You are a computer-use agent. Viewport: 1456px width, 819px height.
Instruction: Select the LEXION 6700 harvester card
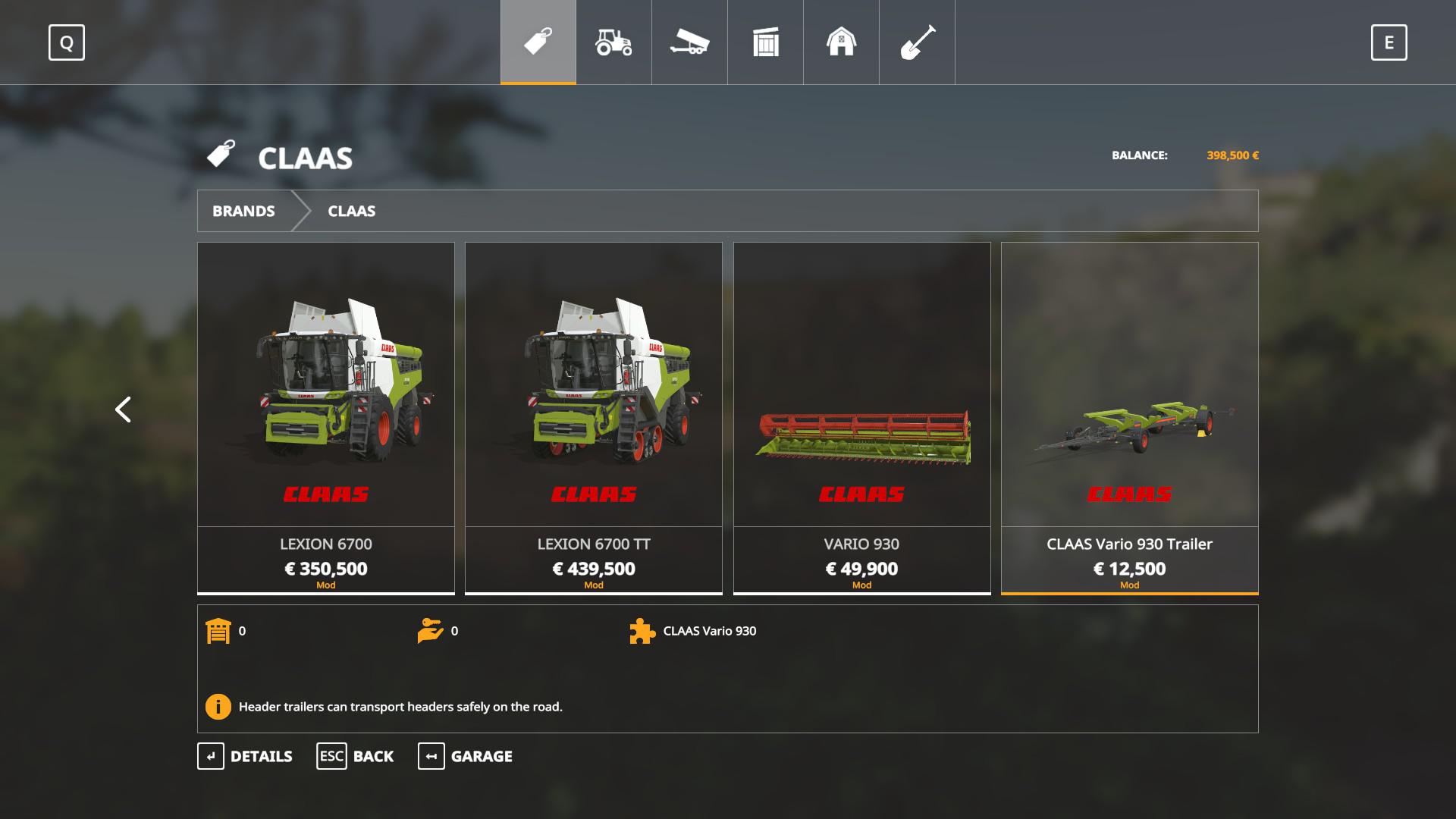tap(326, 417)
